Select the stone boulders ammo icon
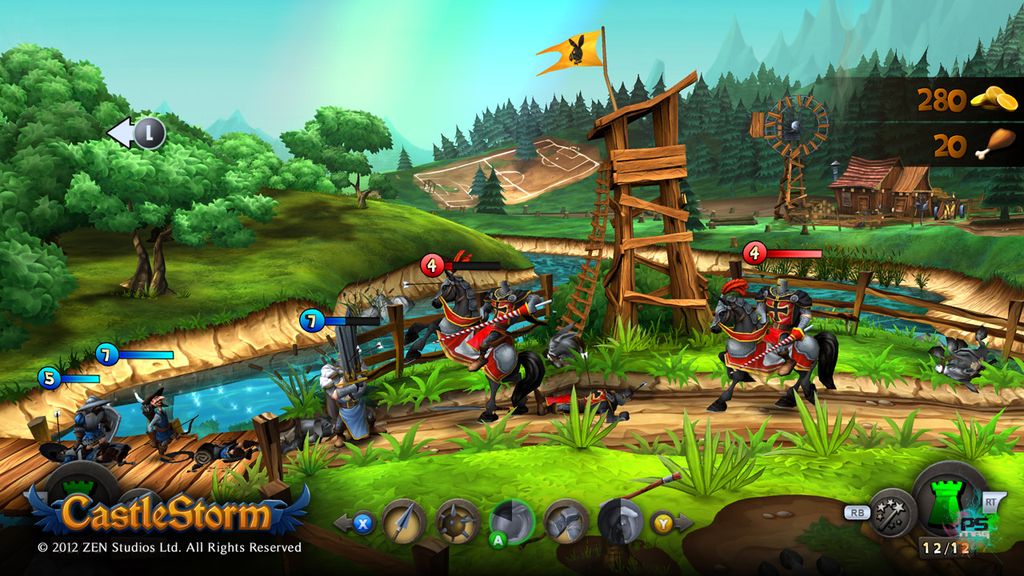The width and height of the screenshot is (1024, 576). (x=566, y=520)
